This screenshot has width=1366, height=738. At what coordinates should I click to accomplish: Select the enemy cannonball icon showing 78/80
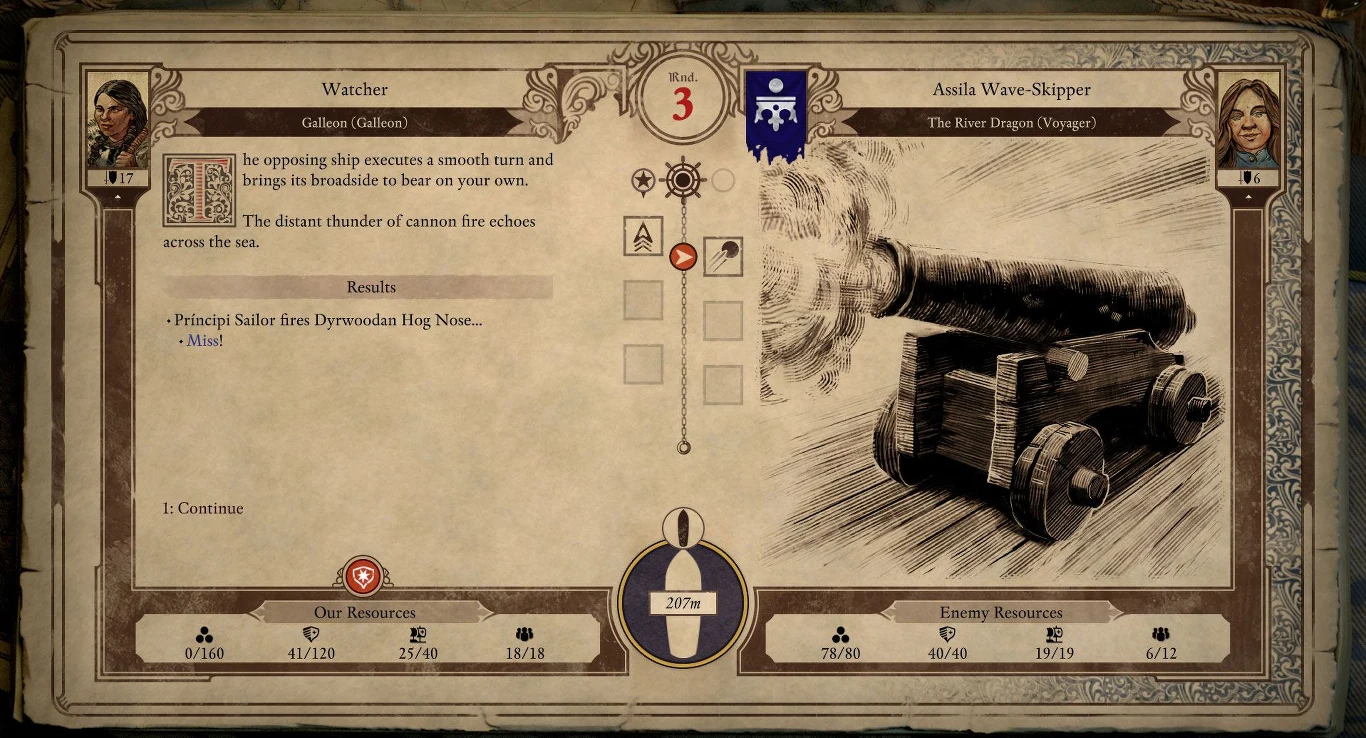click(841, 634)
